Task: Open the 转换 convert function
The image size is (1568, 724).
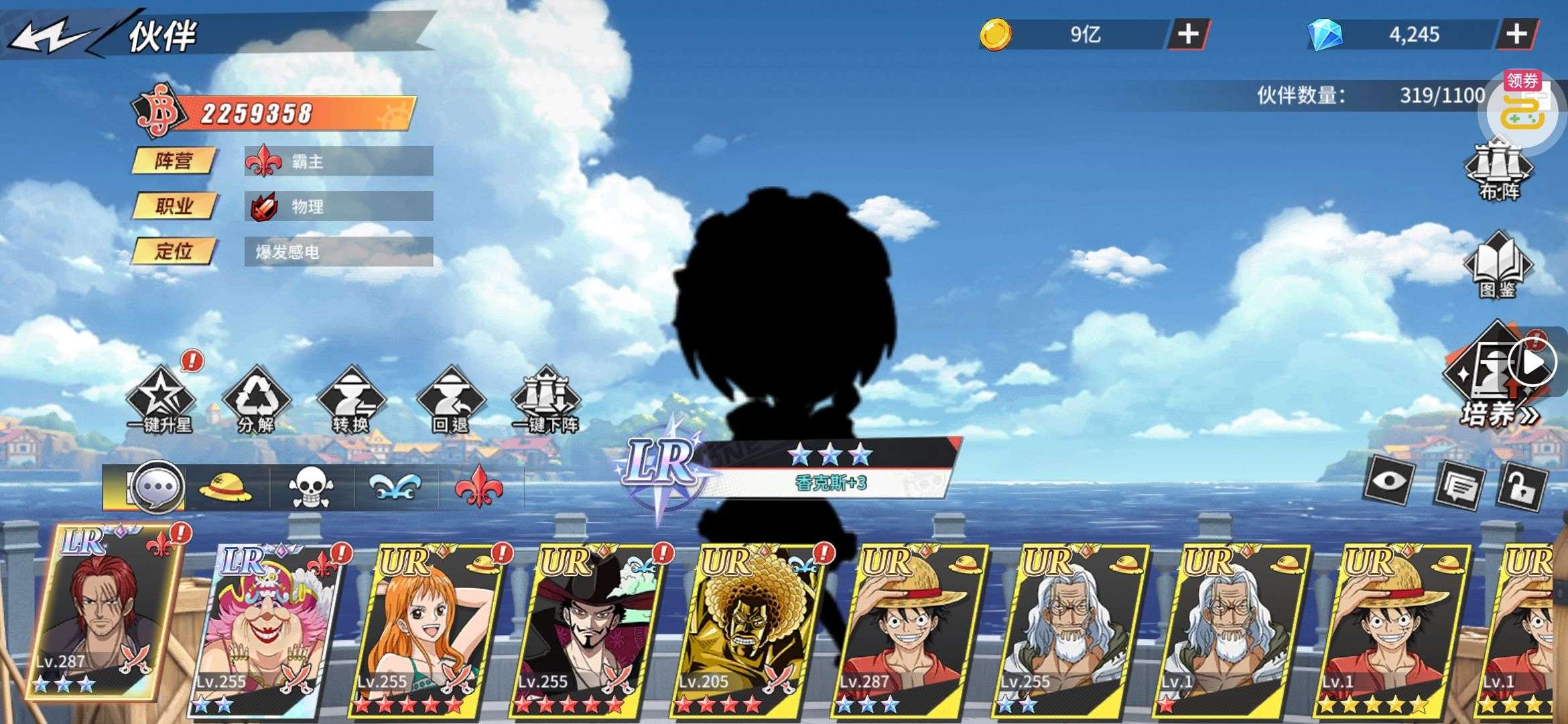Action: coord(351,400)
